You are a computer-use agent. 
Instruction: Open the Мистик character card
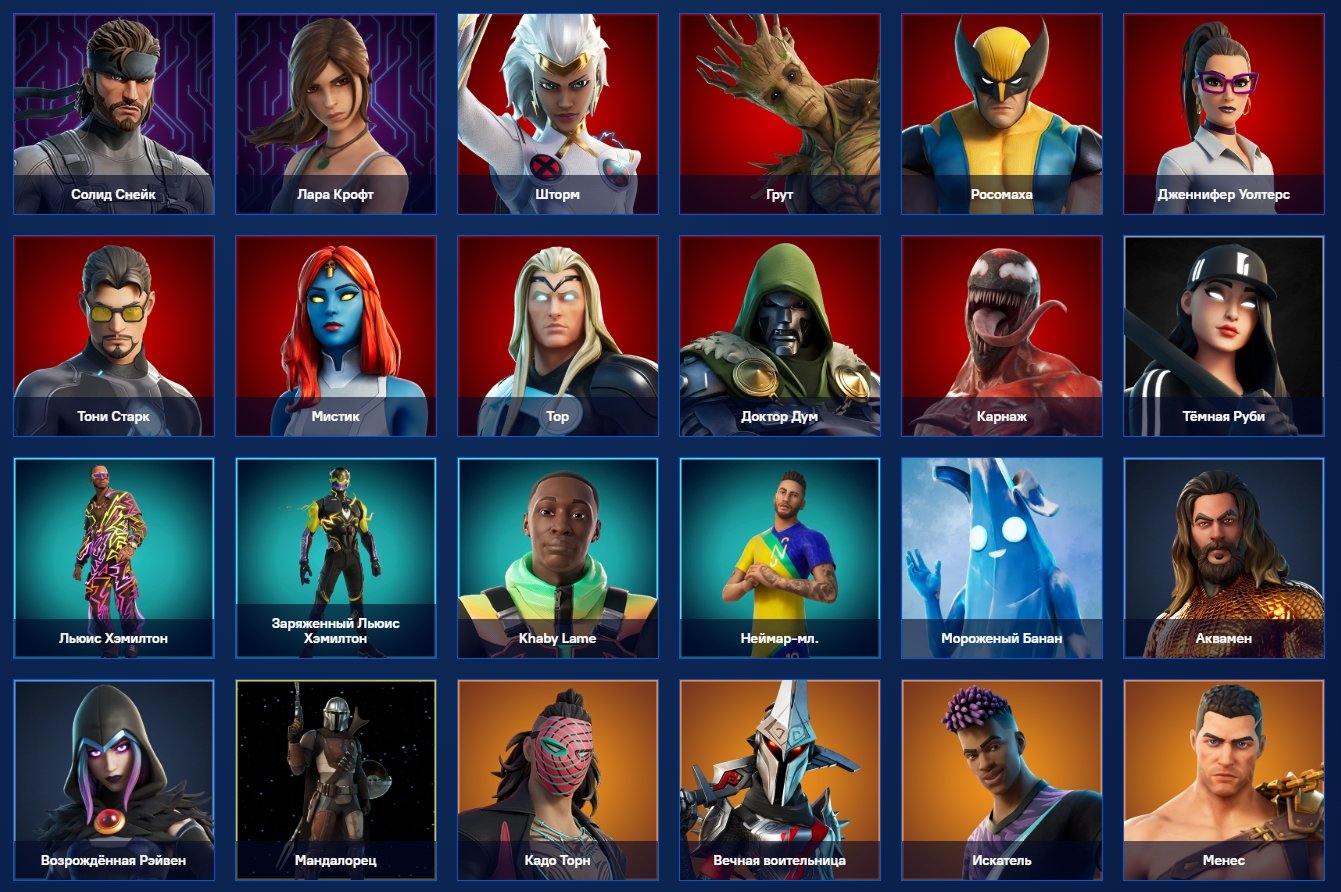(x=335, y=333)
